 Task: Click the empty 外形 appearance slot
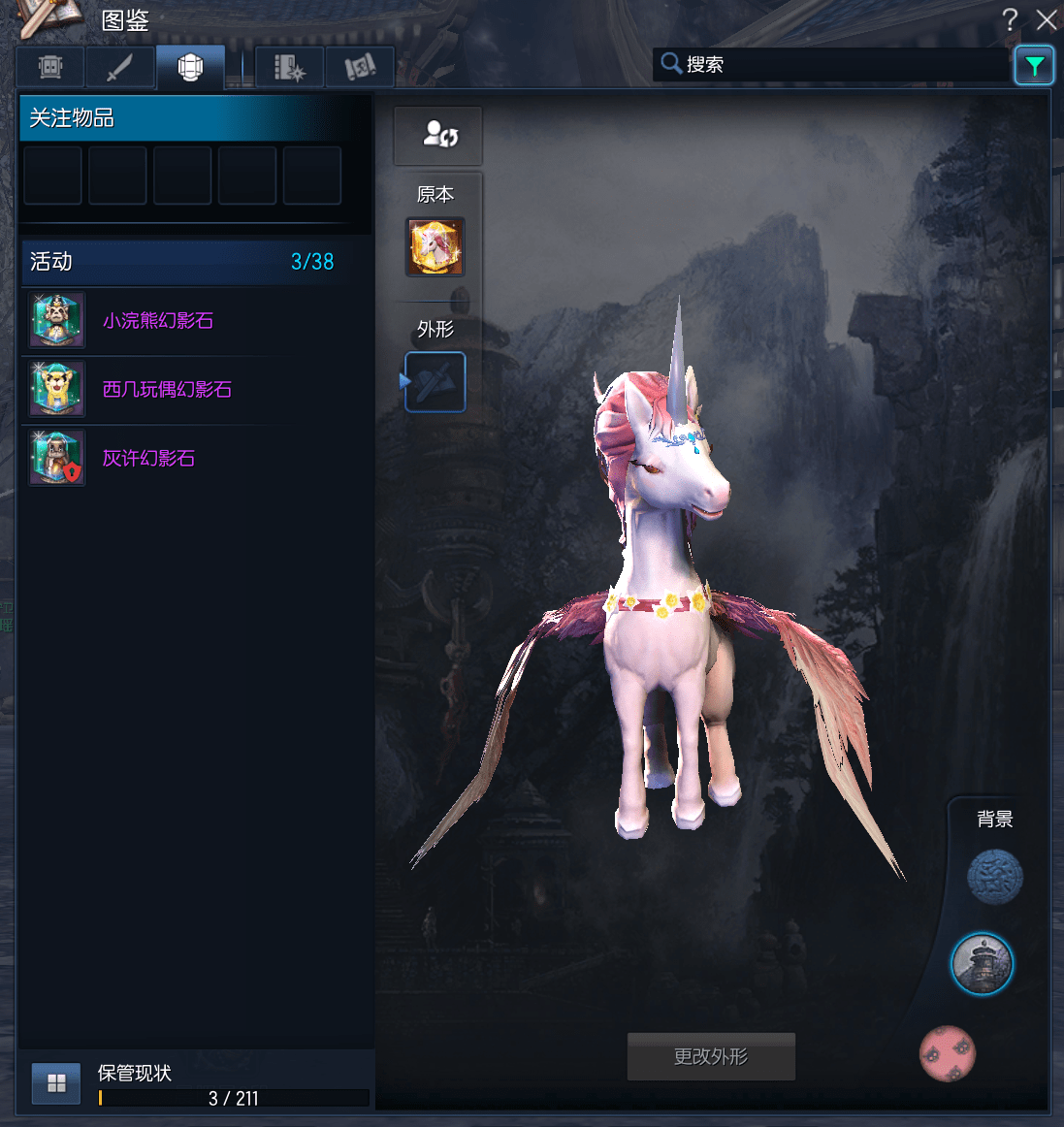coord(435,382)
